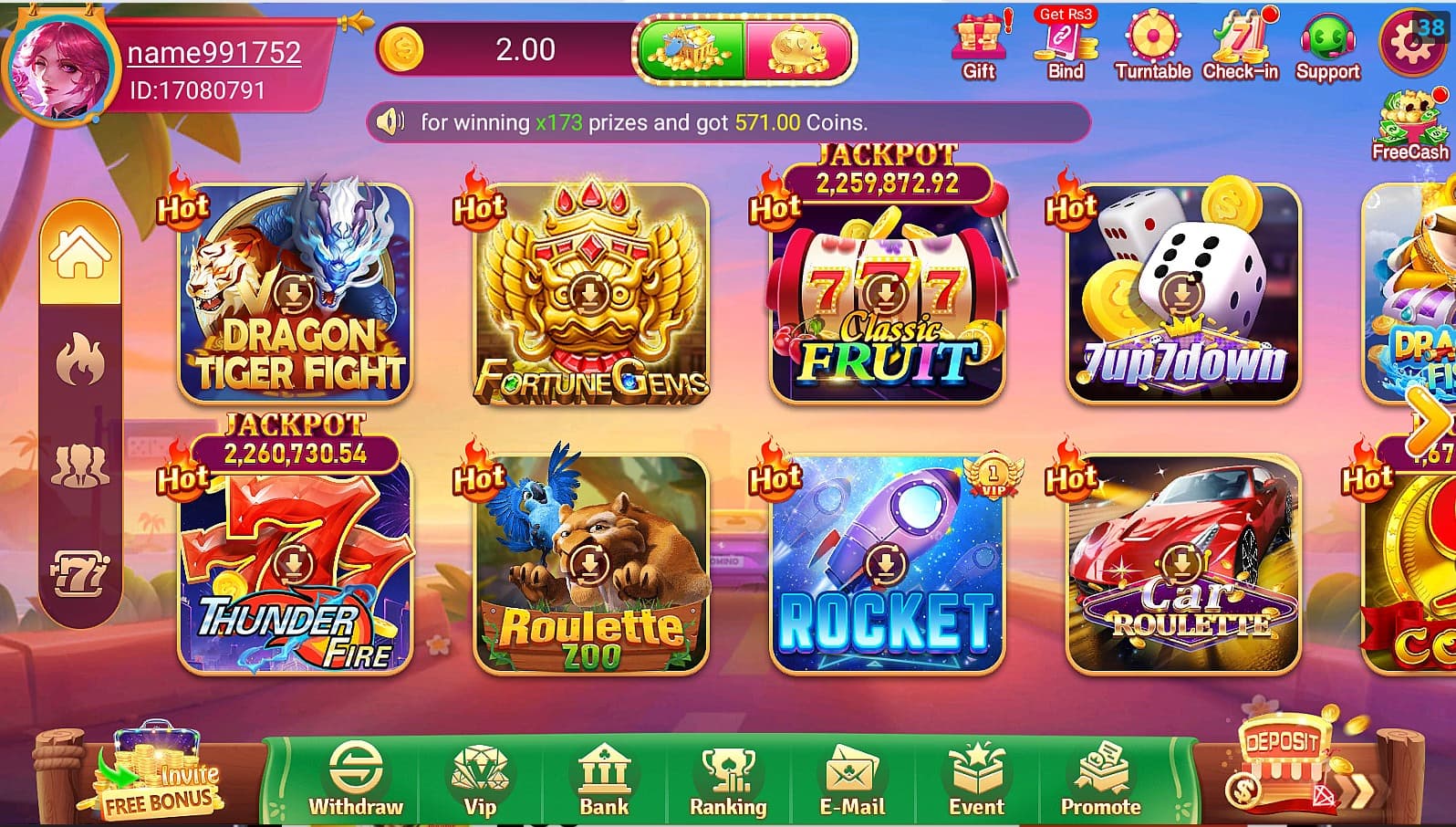Open the Gift rewards icon
The width and height of the screenshot is (1456, 827).
[978, 41]
